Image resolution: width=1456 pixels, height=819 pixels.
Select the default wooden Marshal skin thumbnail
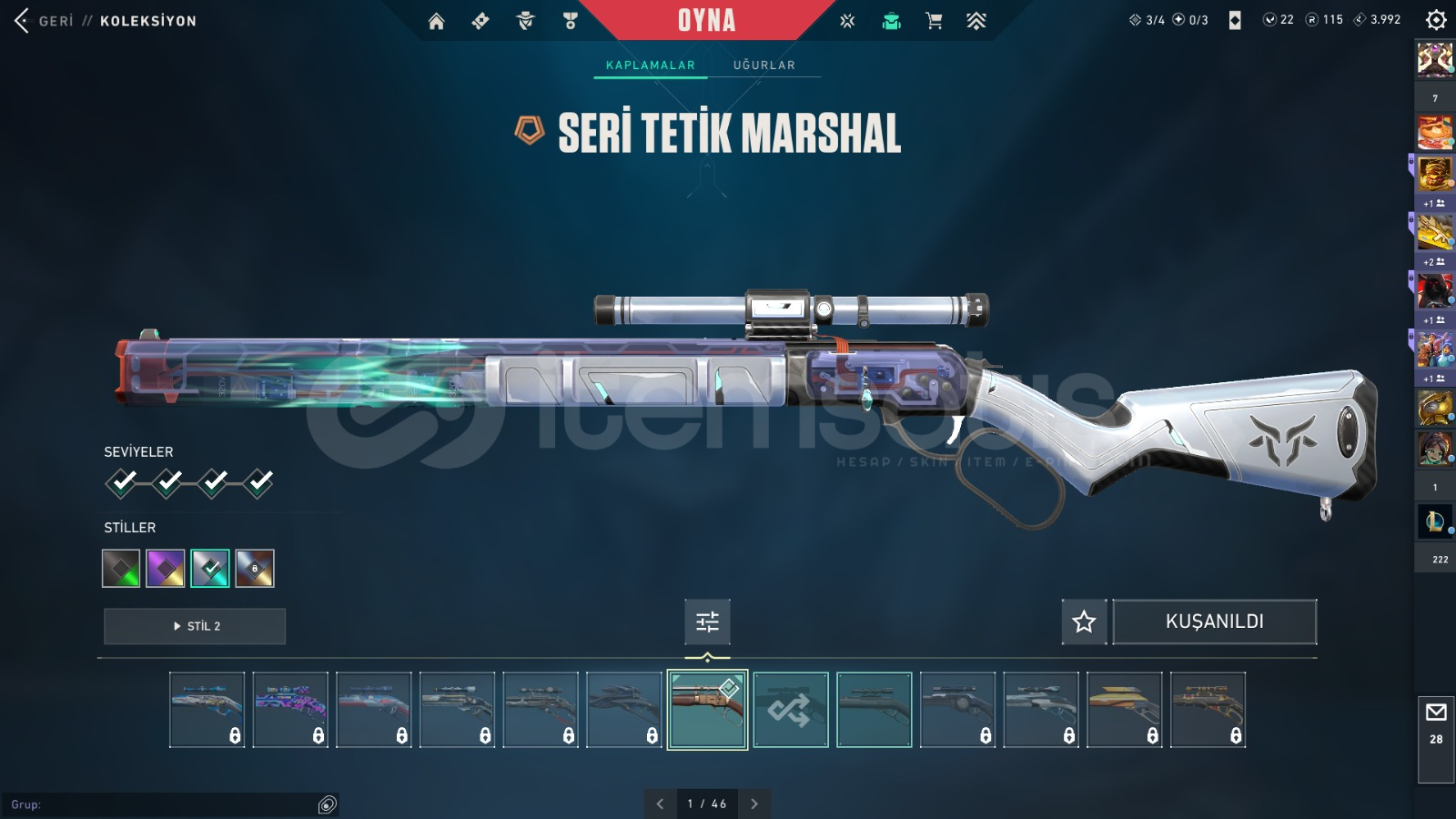coord(707,710)
